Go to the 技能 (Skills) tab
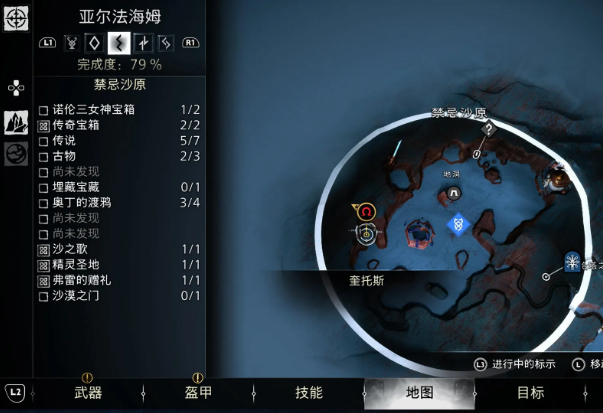The height and width of the screenshot is (413, 603). tap(309, 393)
